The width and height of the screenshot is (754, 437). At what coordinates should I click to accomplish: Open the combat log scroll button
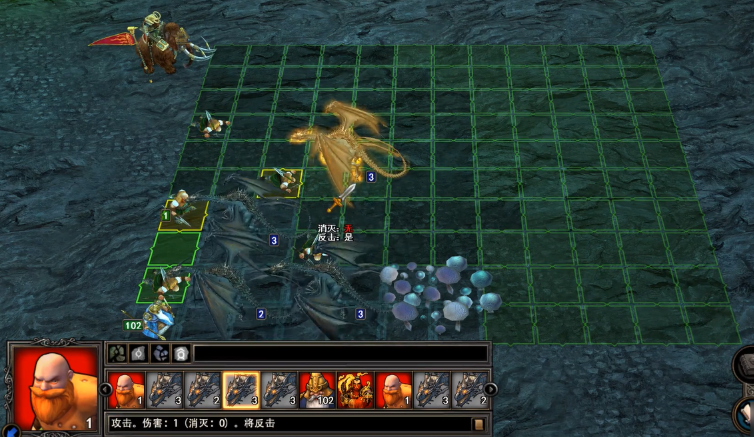[x=479, y=424]
